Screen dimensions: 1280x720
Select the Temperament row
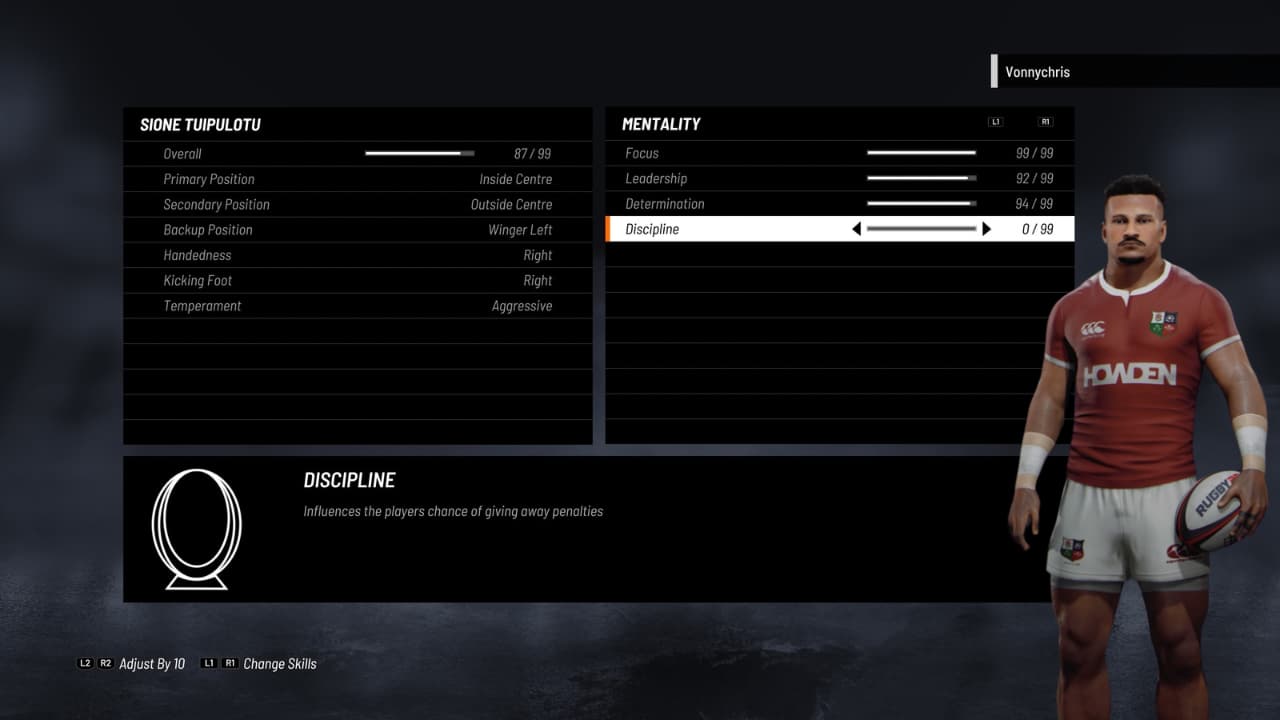357,306
